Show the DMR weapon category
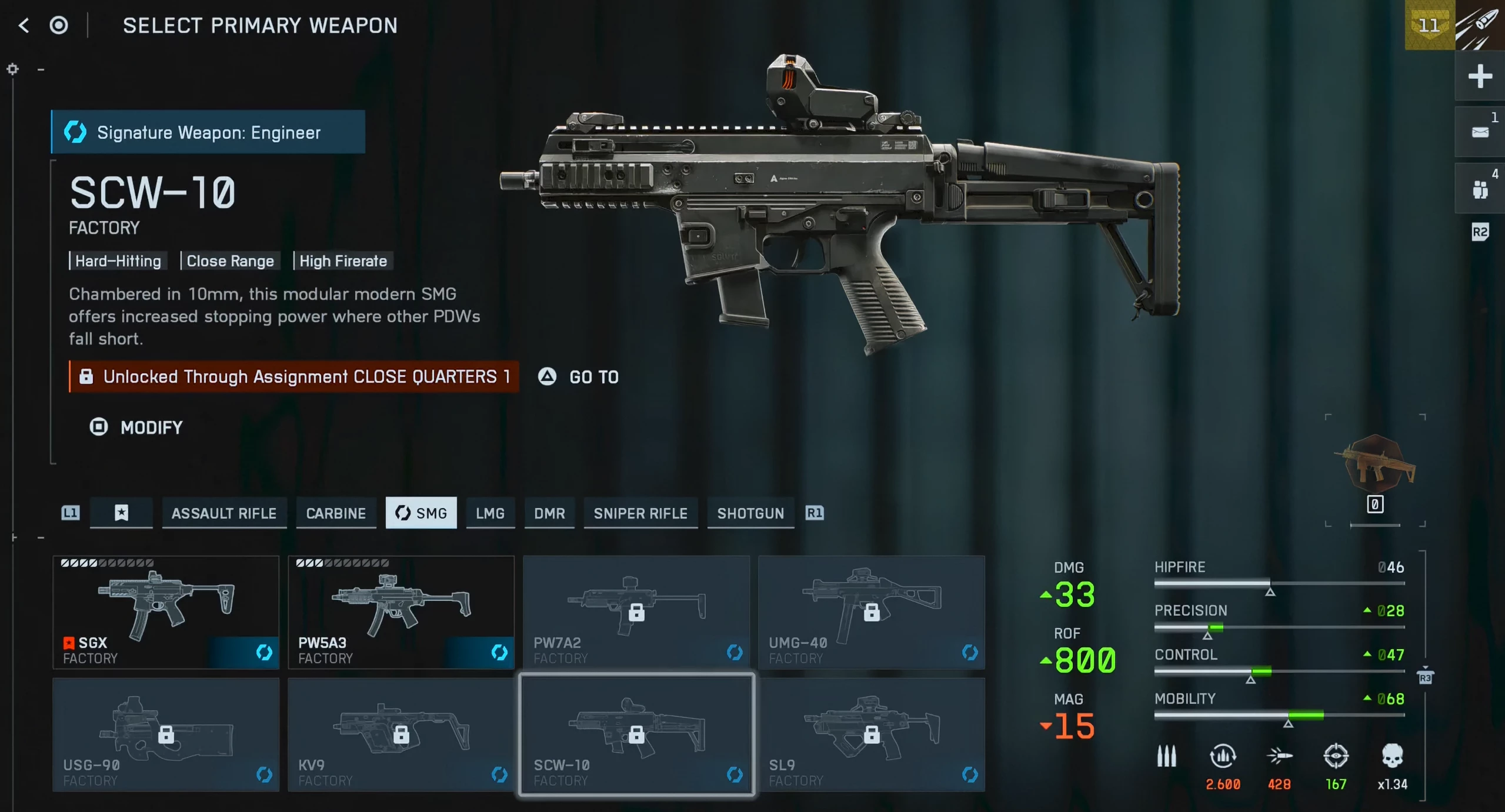Screen dimensions: 1505x812 coord(549,513)
